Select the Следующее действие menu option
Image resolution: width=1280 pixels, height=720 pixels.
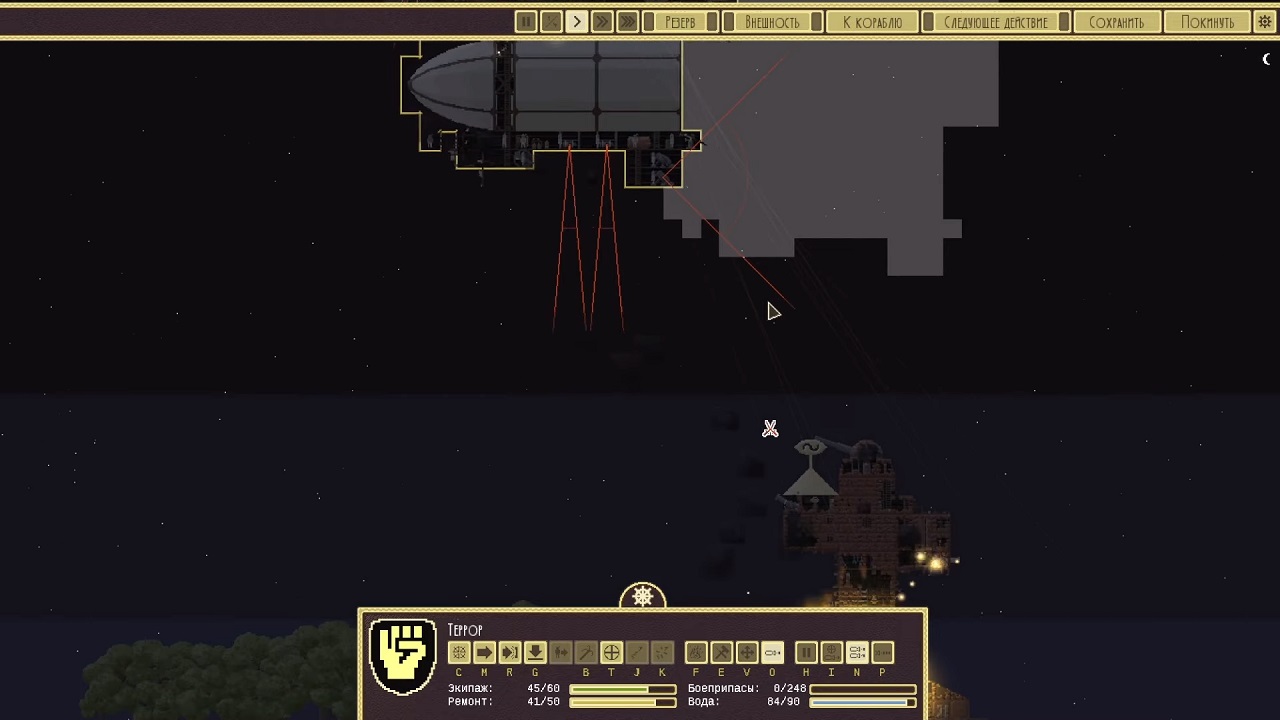[x=995, y=21]
